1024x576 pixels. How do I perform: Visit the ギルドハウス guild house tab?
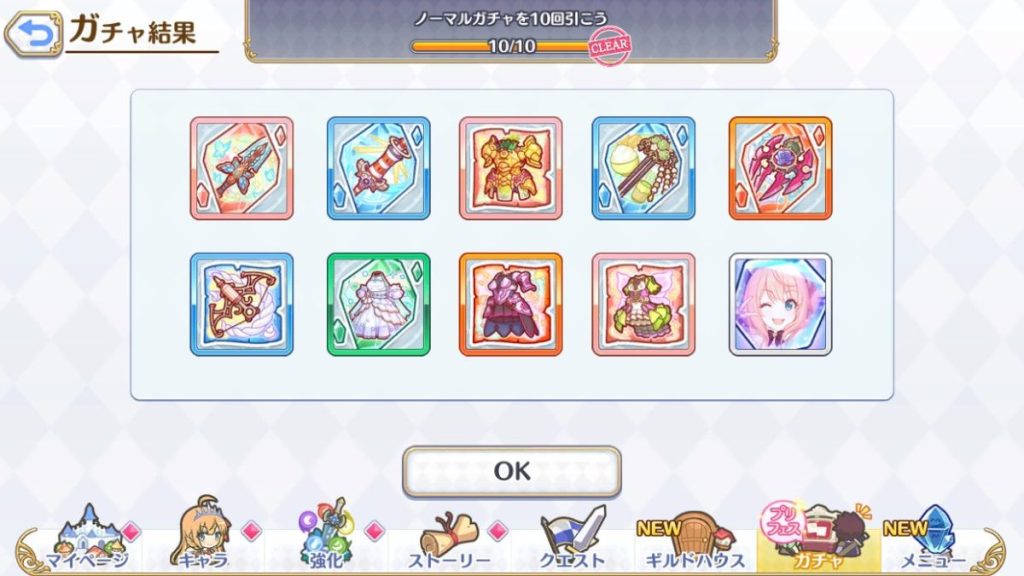(693, 540)
